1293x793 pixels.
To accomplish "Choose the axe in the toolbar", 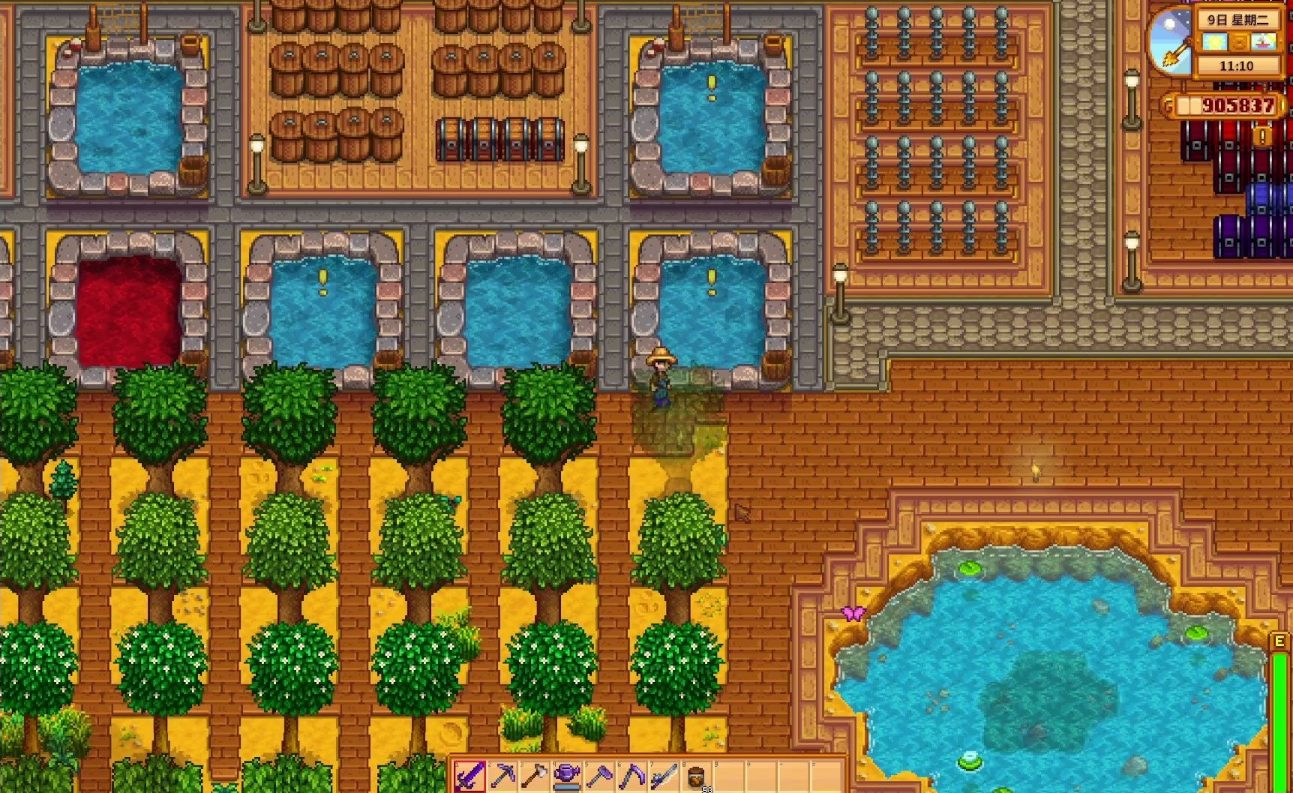I will (535, 776).
